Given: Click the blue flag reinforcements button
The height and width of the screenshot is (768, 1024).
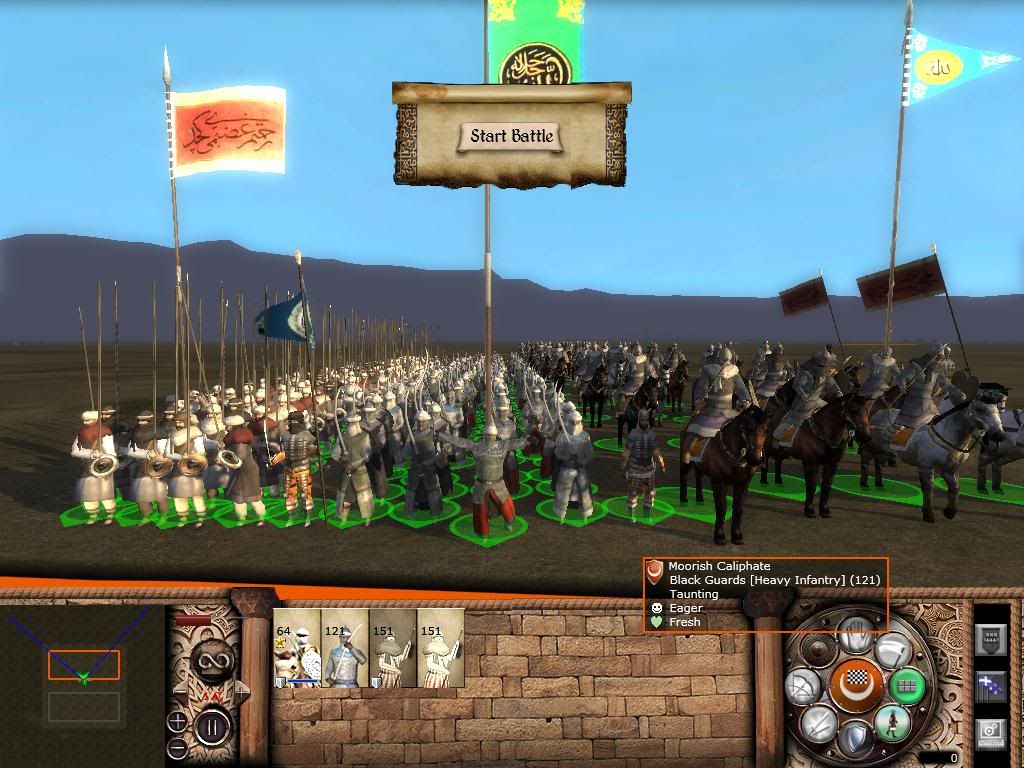Looking at the screenshot, I should tap(990, 687).
